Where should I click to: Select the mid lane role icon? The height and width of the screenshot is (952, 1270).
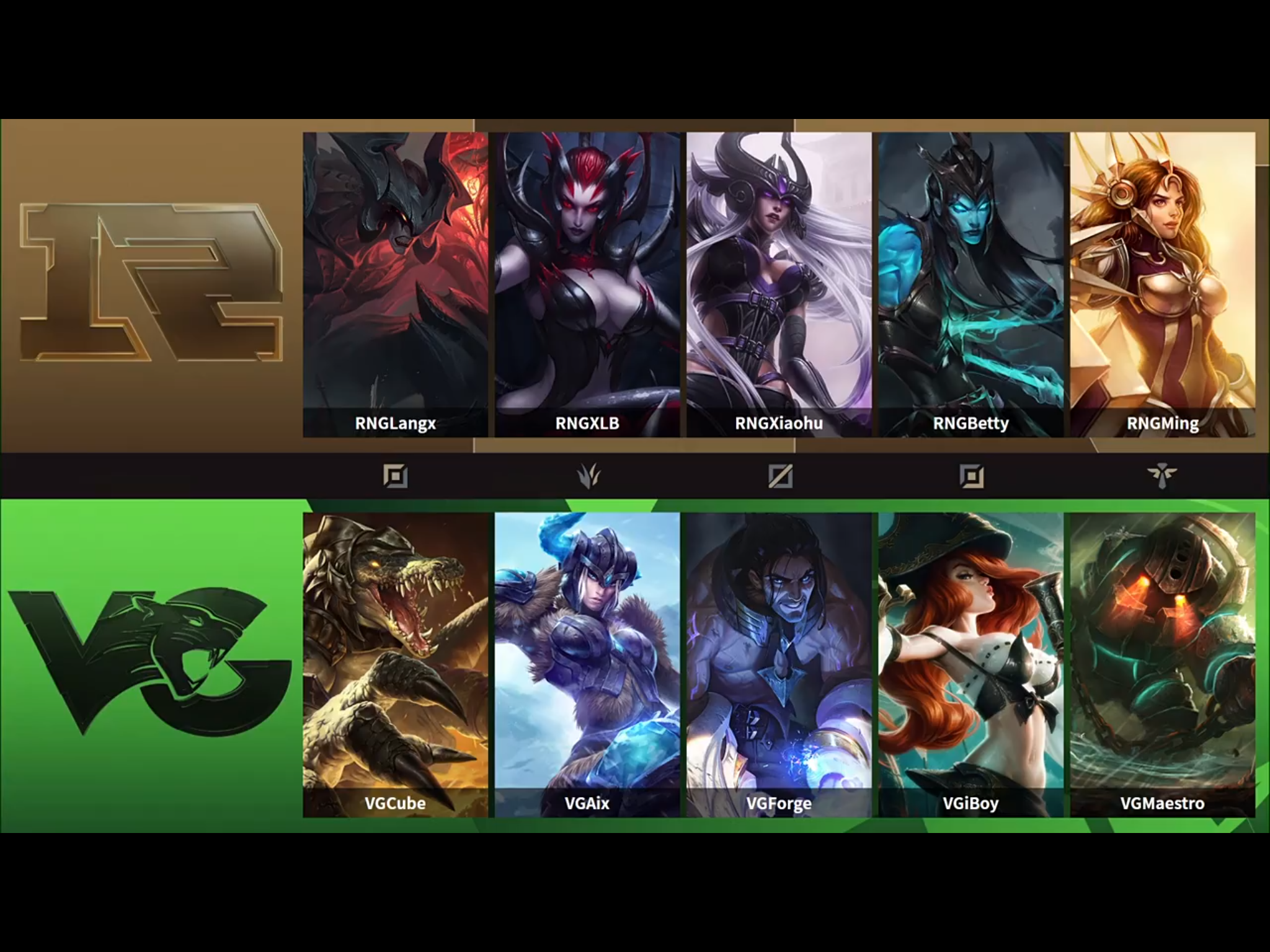click(779, 476)
